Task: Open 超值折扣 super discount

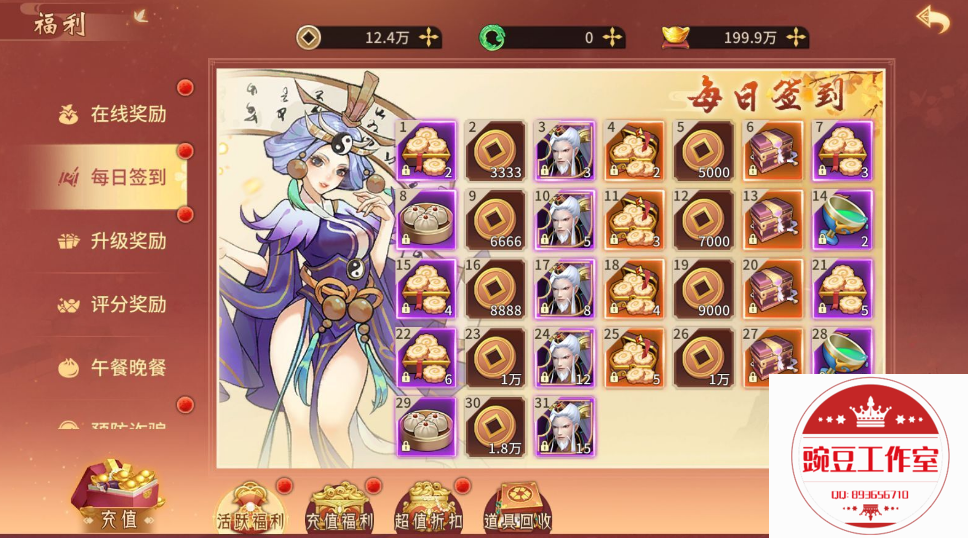Action: point(428,505)
